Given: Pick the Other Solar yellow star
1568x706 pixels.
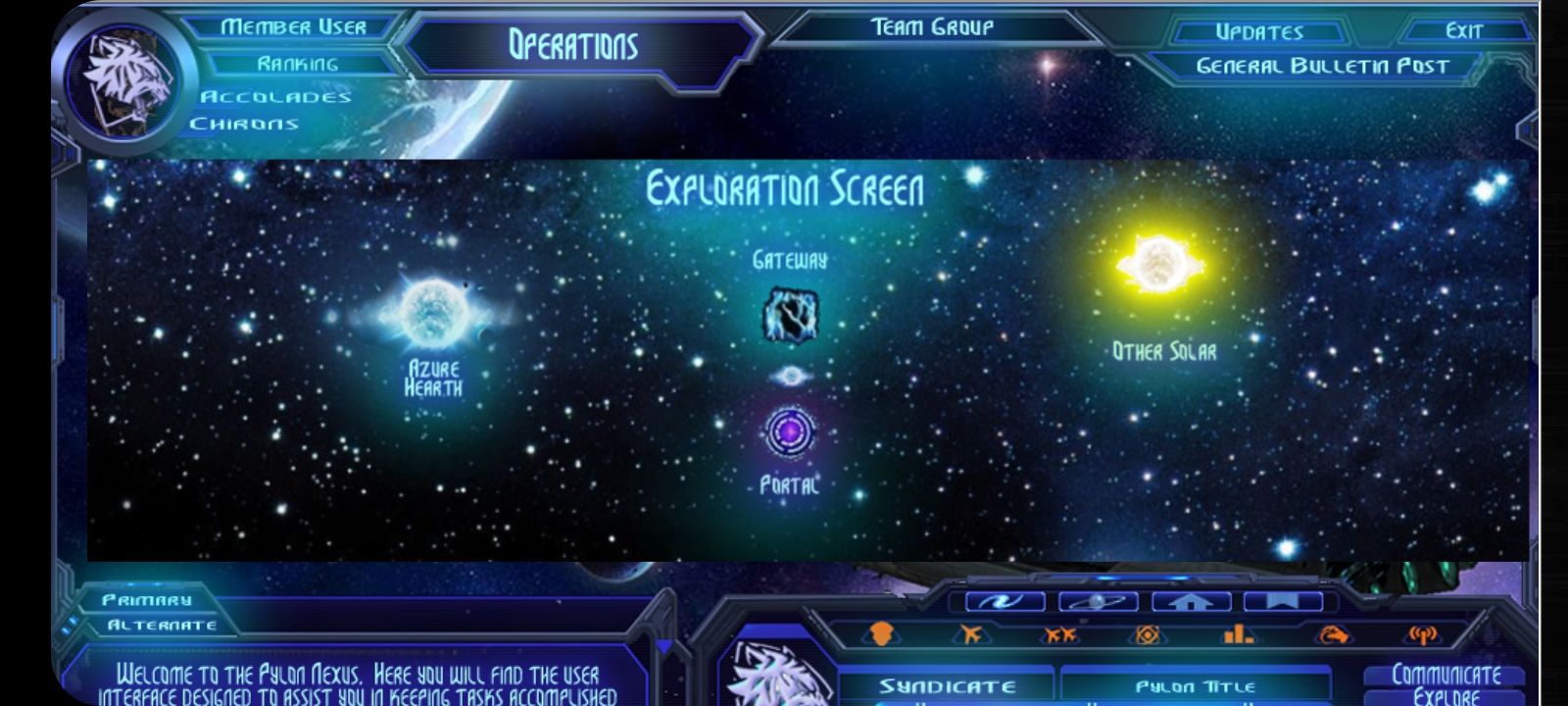Looking at the screenshot, I should click(x=1159, y=264).
